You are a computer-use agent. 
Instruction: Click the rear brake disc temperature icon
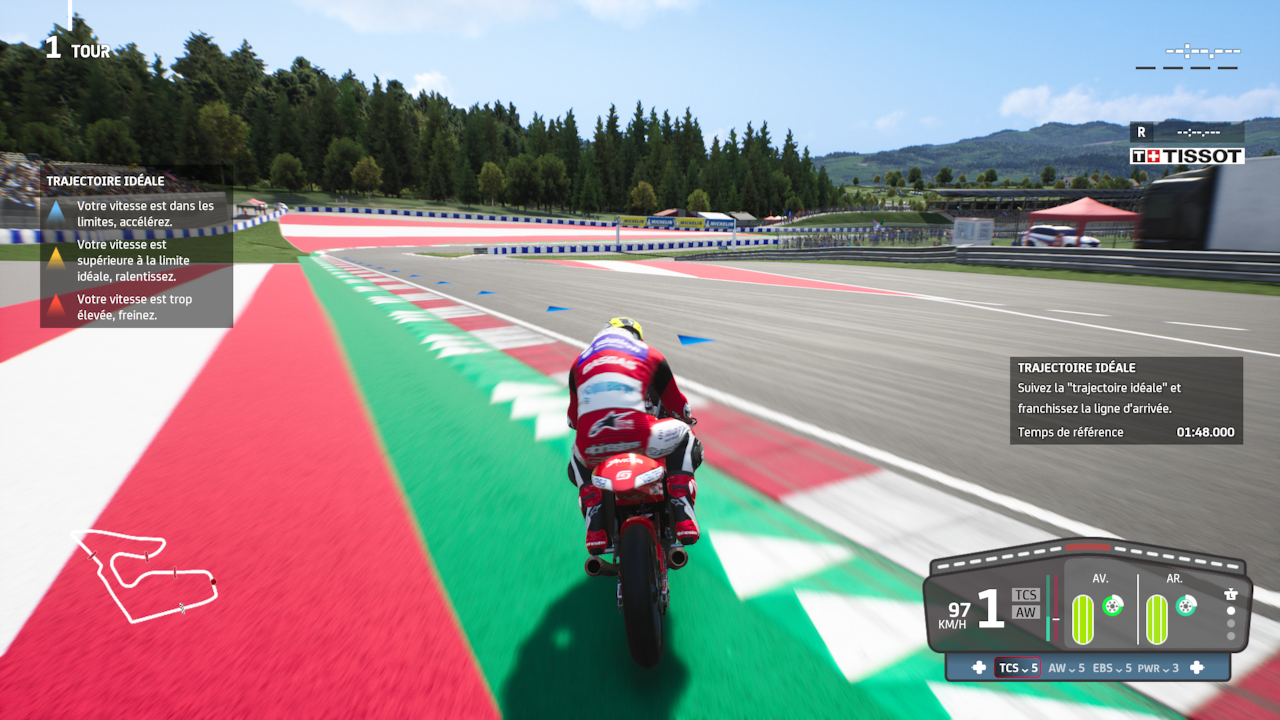tap(1185, 605)
